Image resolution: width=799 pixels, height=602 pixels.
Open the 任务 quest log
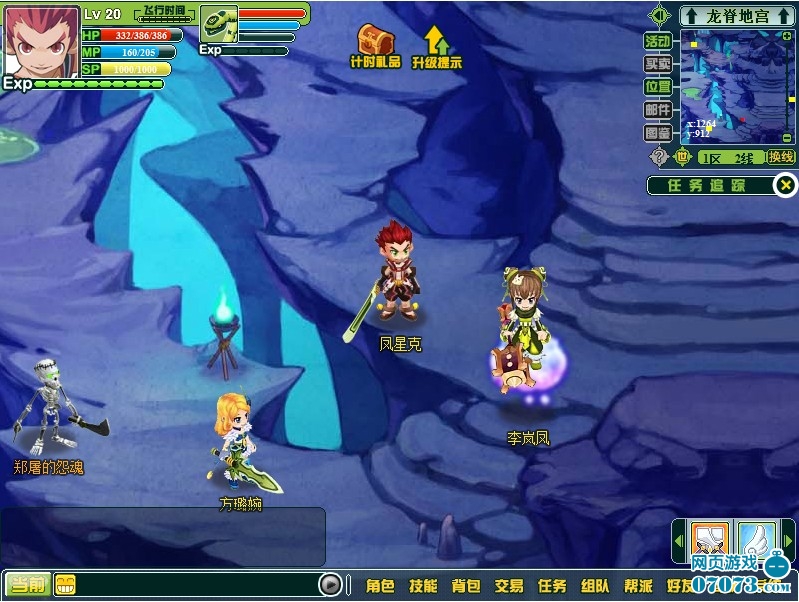point(552,586)
